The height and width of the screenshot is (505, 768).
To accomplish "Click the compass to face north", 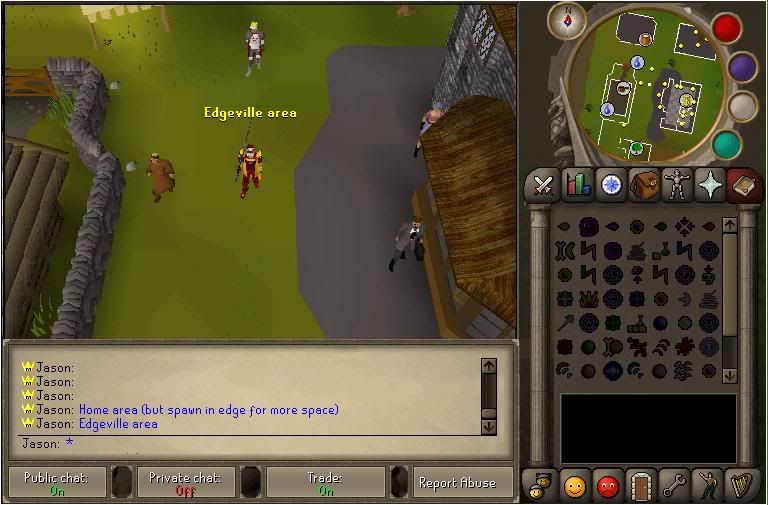I will coord(573,18).
